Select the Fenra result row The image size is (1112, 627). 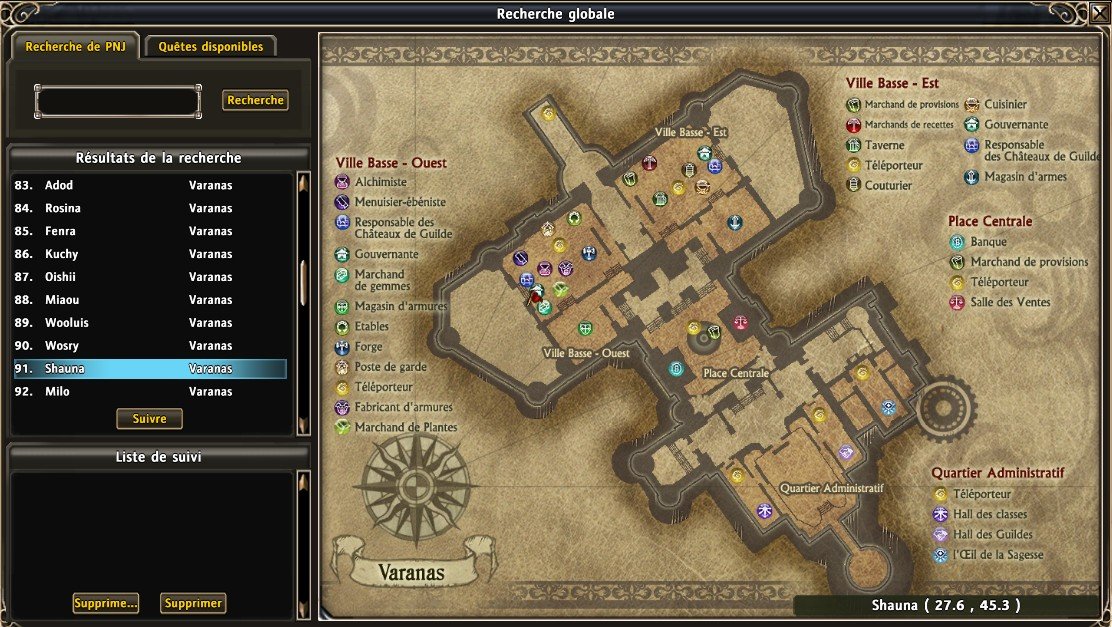[150, 231]
